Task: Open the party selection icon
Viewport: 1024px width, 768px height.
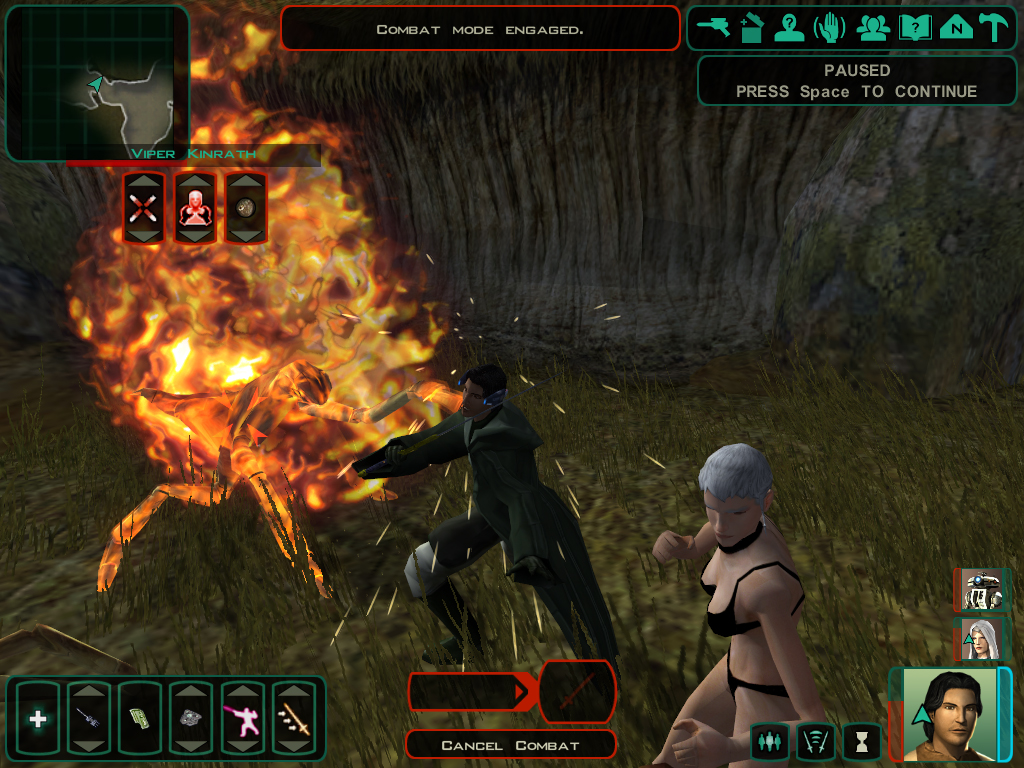Action: (873, 28)
